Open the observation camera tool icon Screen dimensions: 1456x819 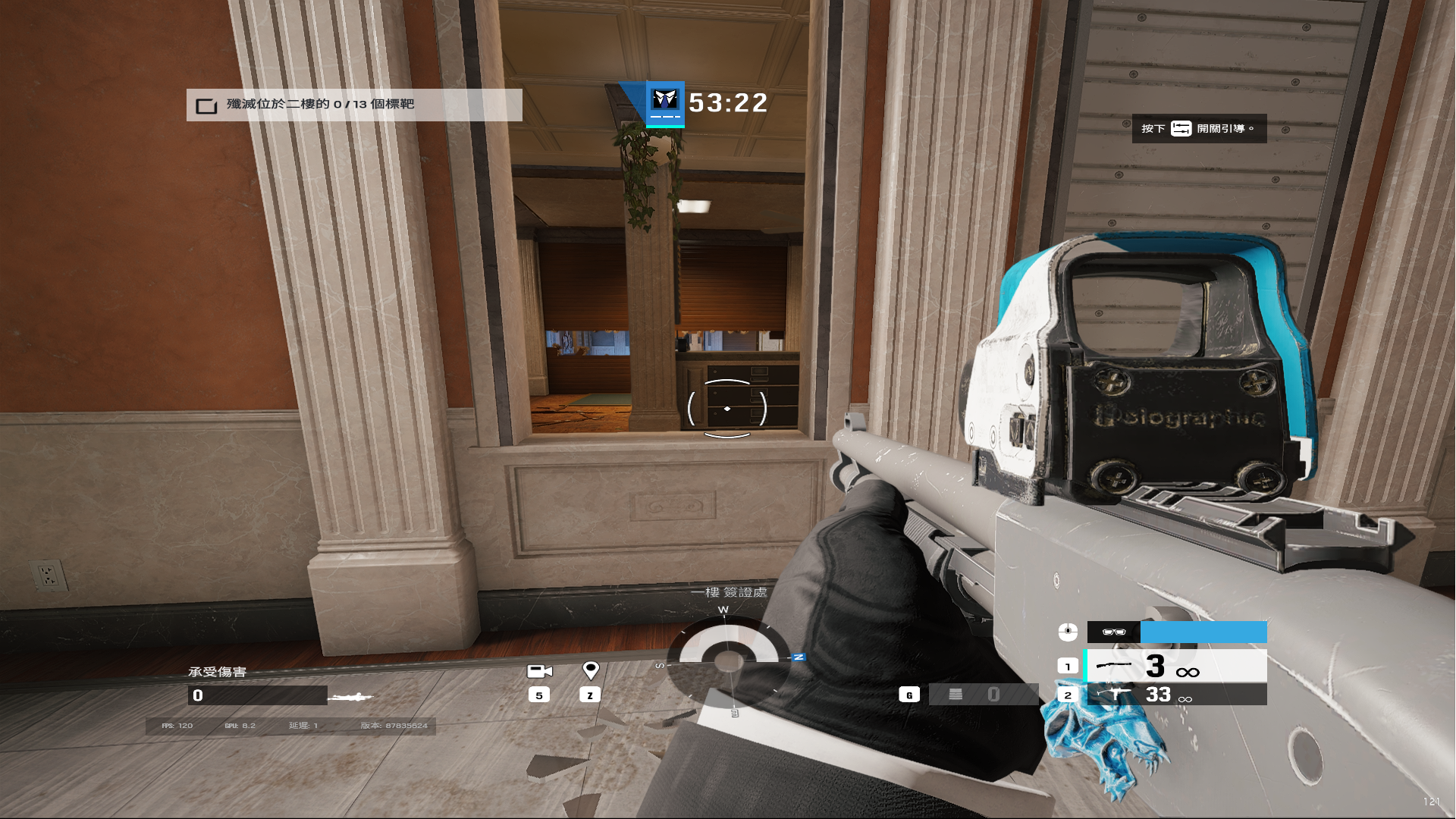[x=539, y=671]
